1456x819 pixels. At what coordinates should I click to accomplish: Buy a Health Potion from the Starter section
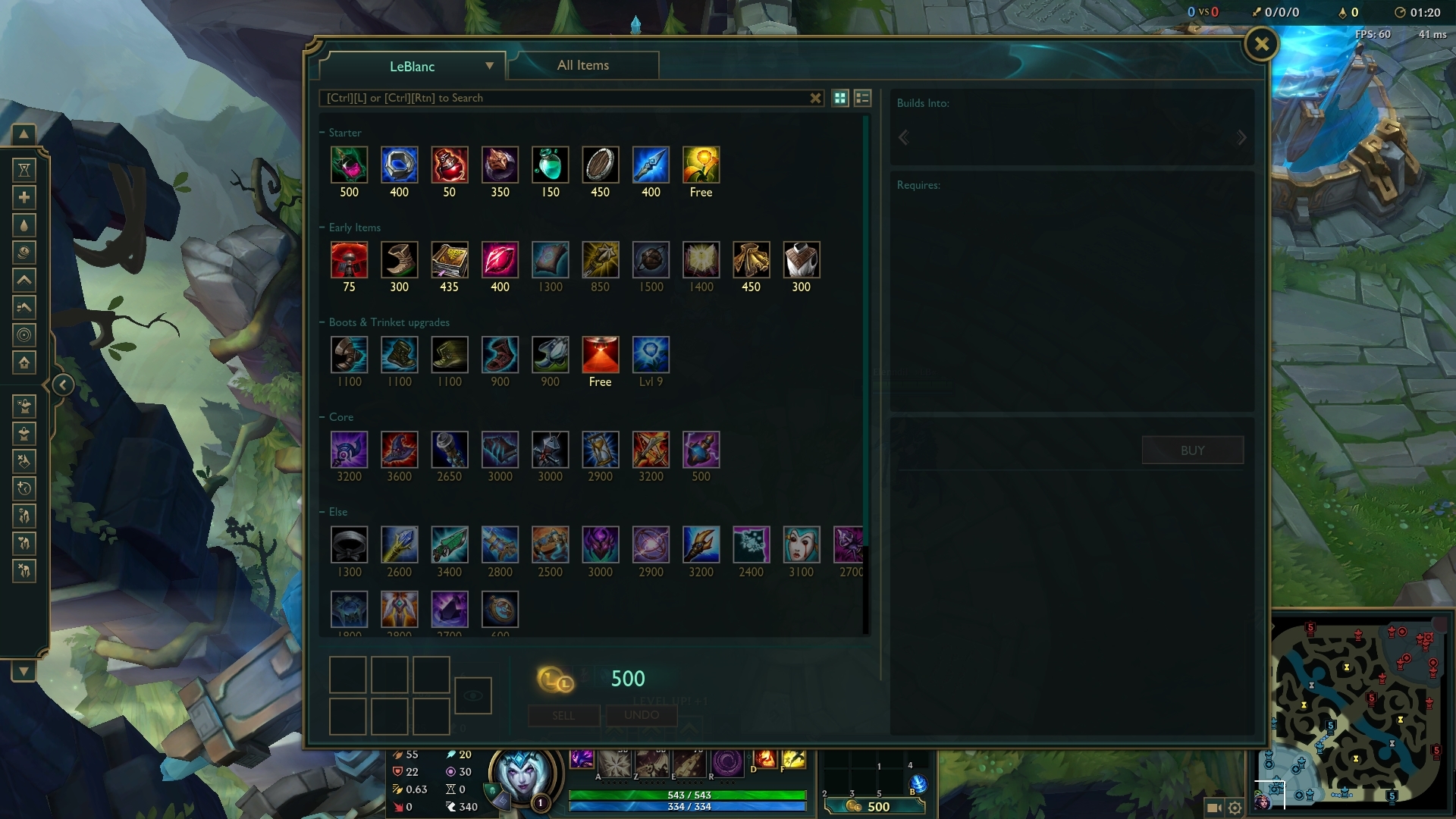(x=450, y=165)
